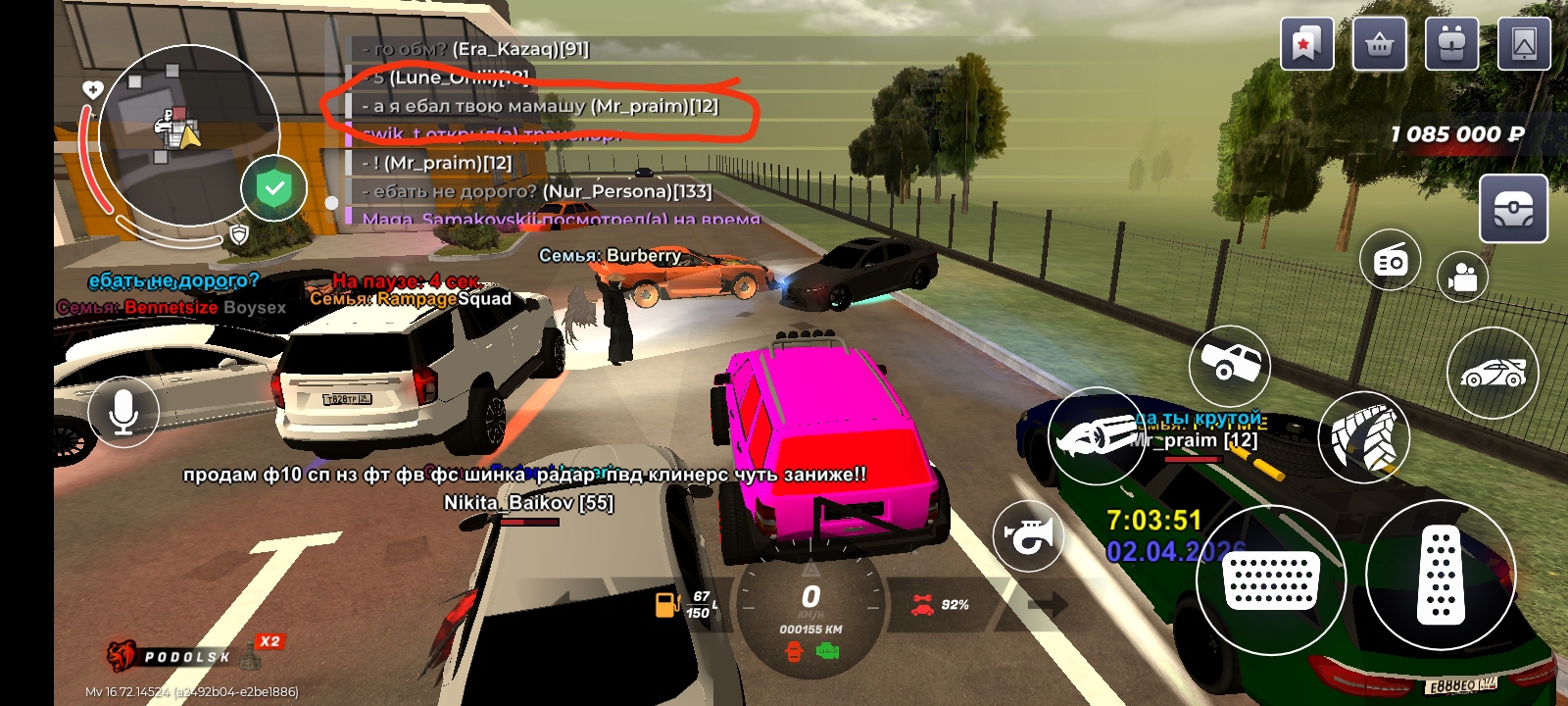Open the backpack inventory icon
The height and width of the screenshot is (706, 1568).
(1451, 45)
